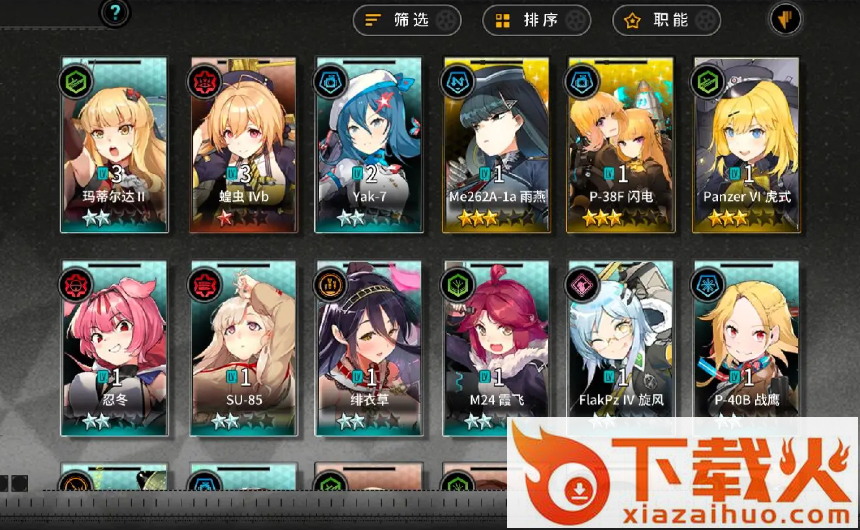Choose the Panzer VI 虎式 card
This screenshot has width=860, height=530.
pos(746,145)
